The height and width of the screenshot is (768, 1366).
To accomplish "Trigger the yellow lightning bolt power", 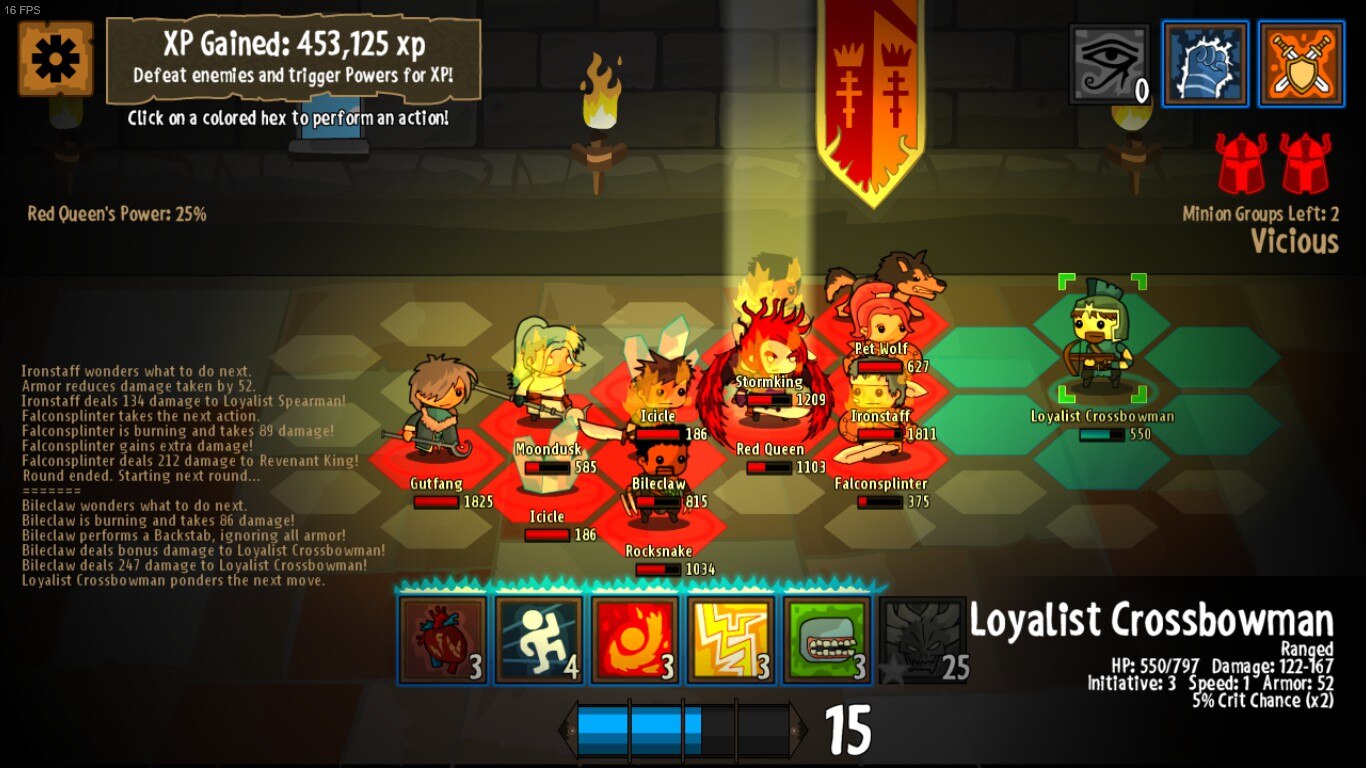I will click(x=731, y=640).
